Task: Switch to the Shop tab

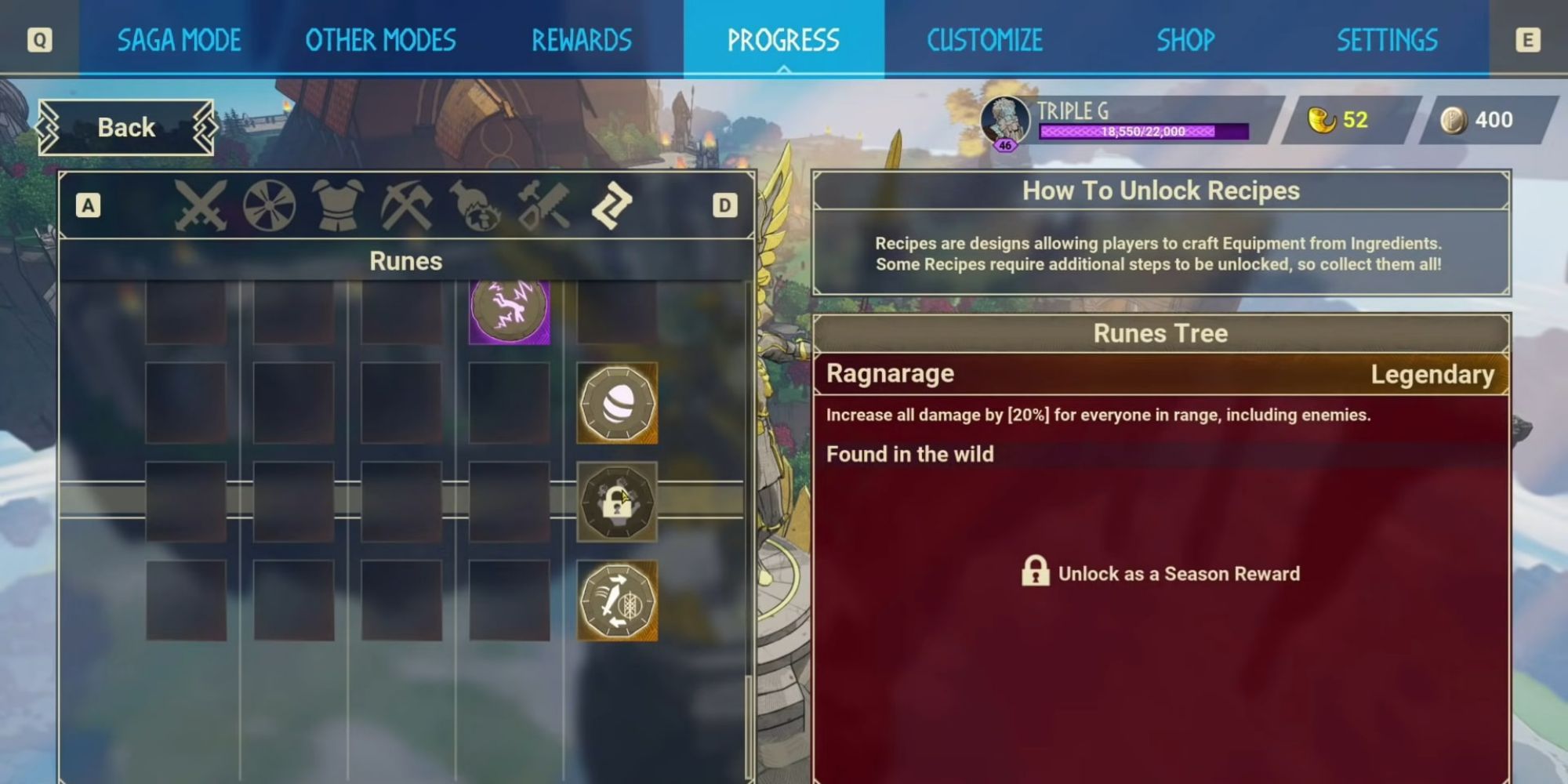Action: [1185, 39]
